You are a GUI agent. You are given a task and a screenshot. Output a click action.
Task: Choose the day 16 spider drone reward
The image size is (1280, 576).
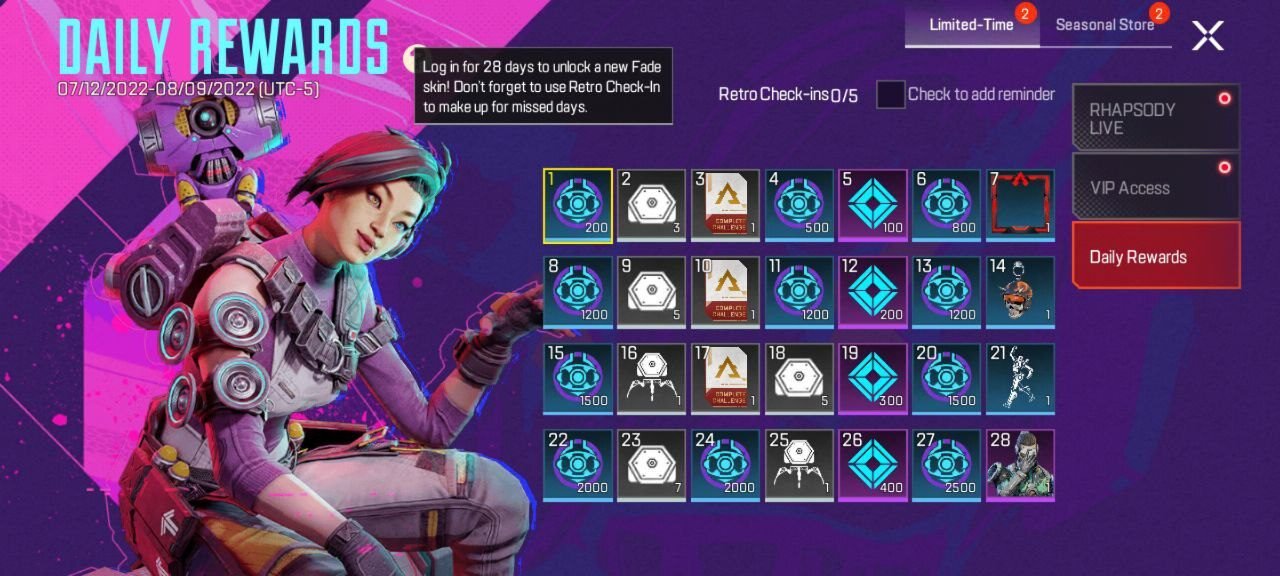click(x=652, y=378)
